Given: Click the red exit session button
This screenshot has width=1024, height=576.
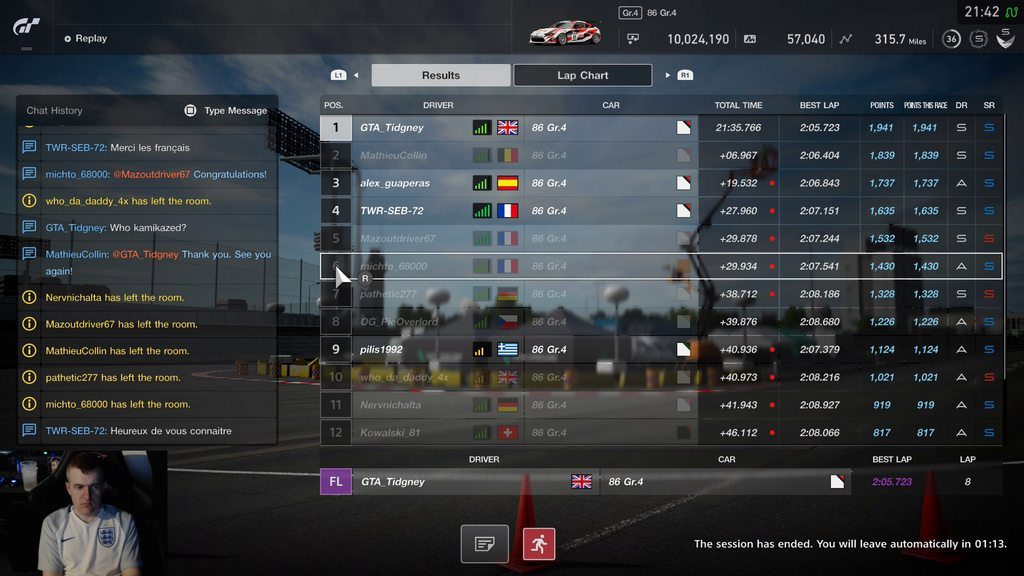Looking at the screenshot, I should pyautogui.click(x=539, y=544).
